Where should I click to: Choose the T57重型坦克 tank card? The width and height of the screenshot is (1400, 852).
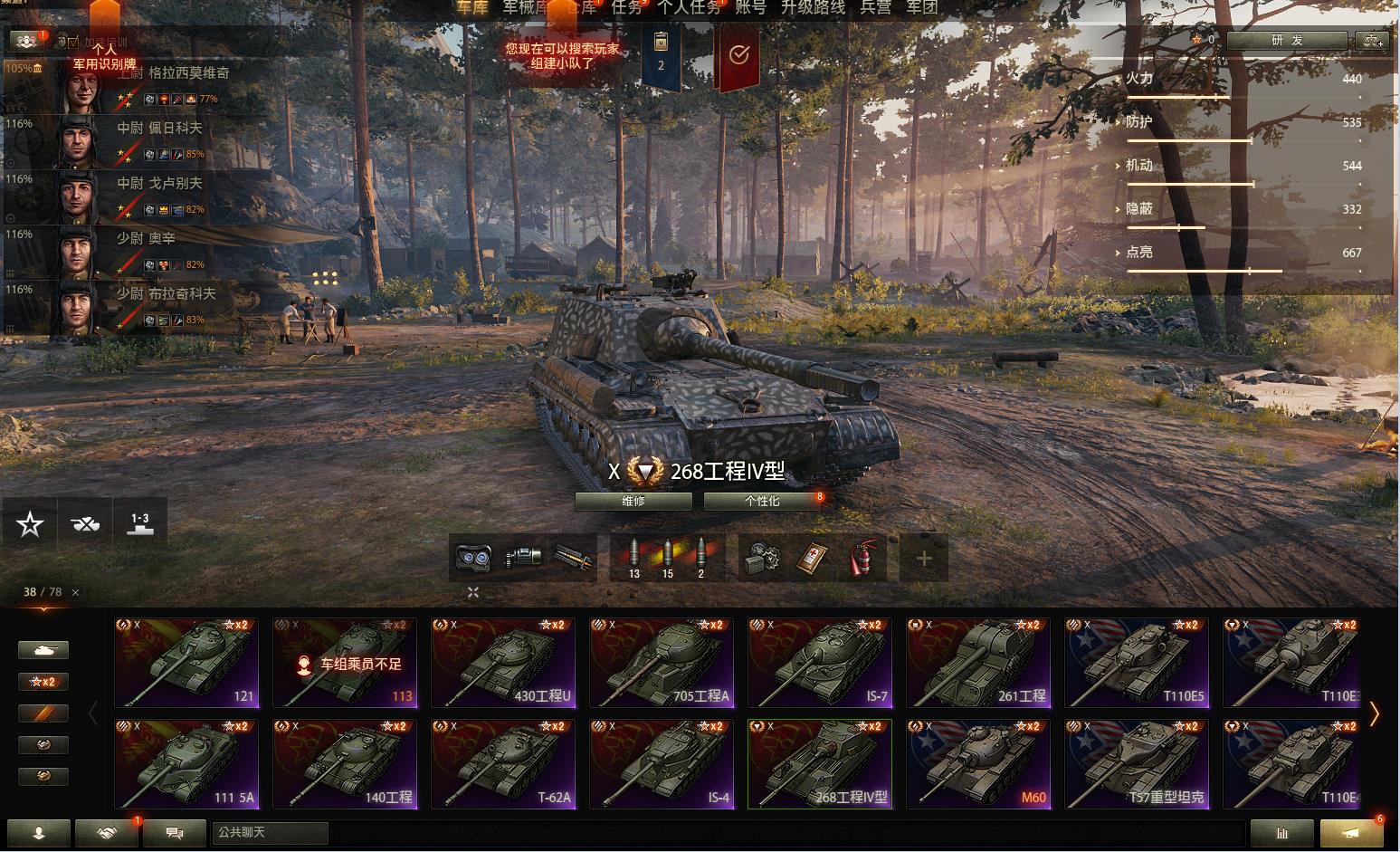[1136, 764]
